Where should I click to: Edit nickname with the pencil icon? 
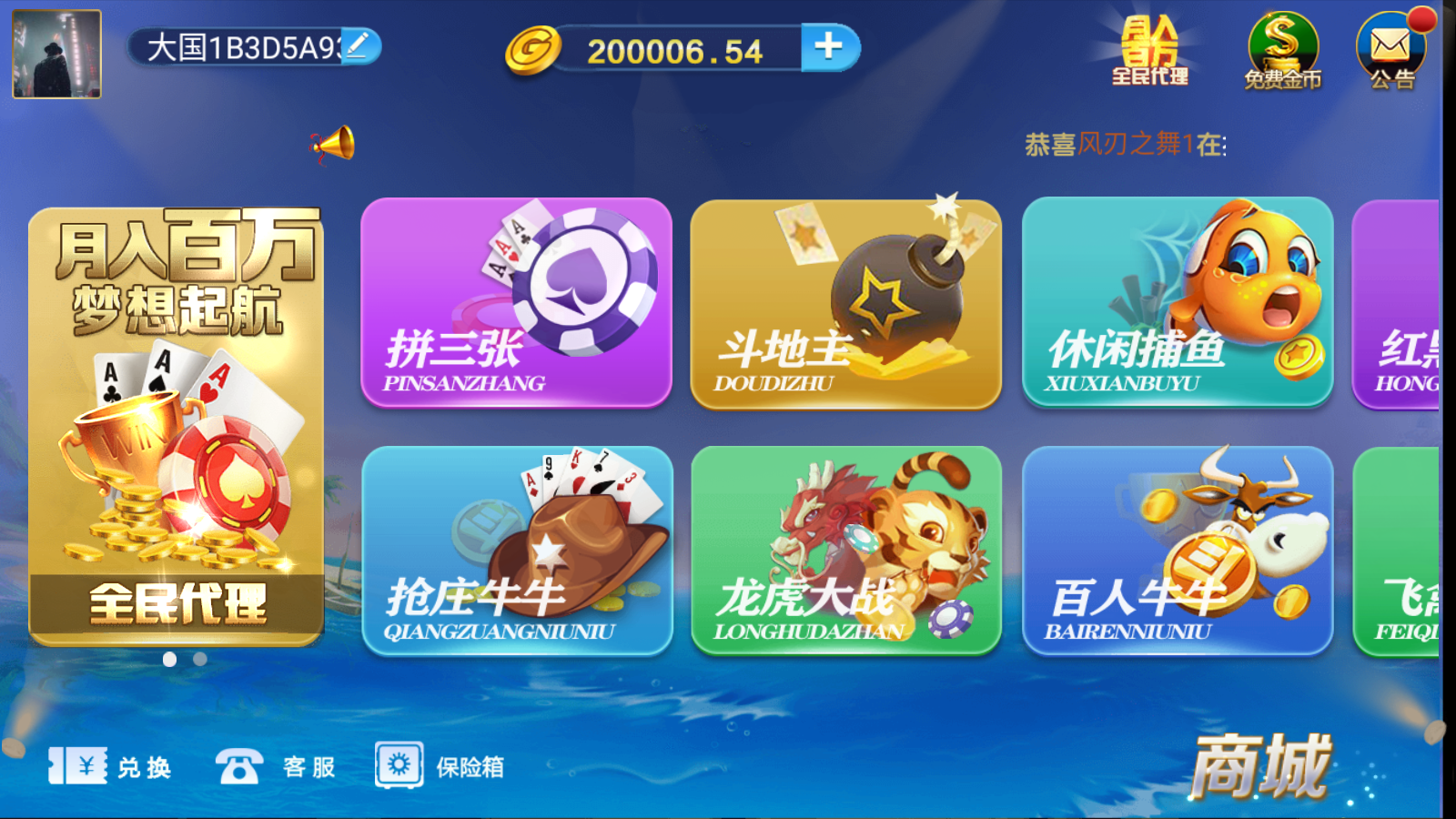359,45
